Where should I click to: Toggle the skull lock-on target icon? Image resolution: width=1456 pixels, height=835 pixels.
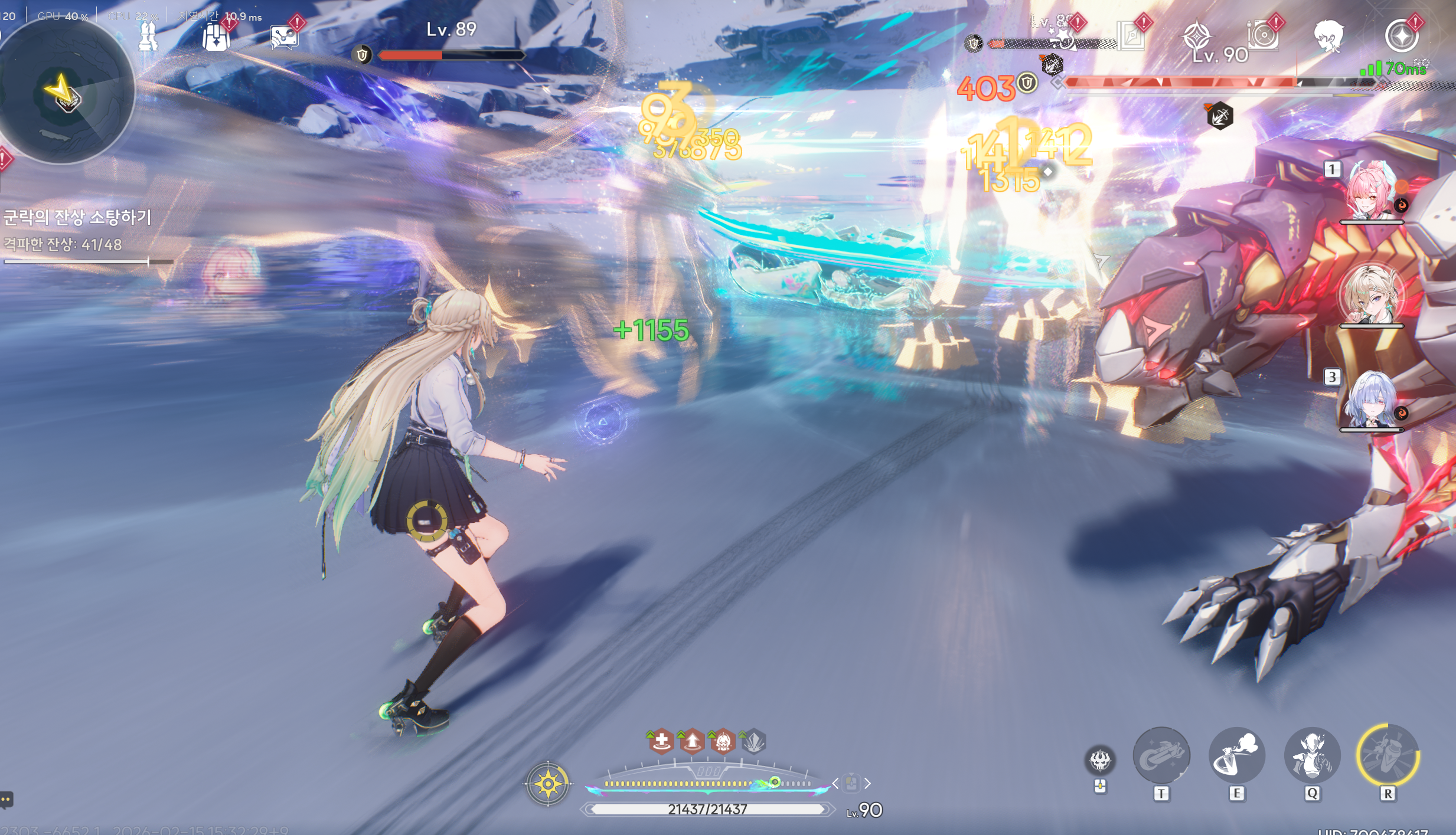[x=1099, y=760]
